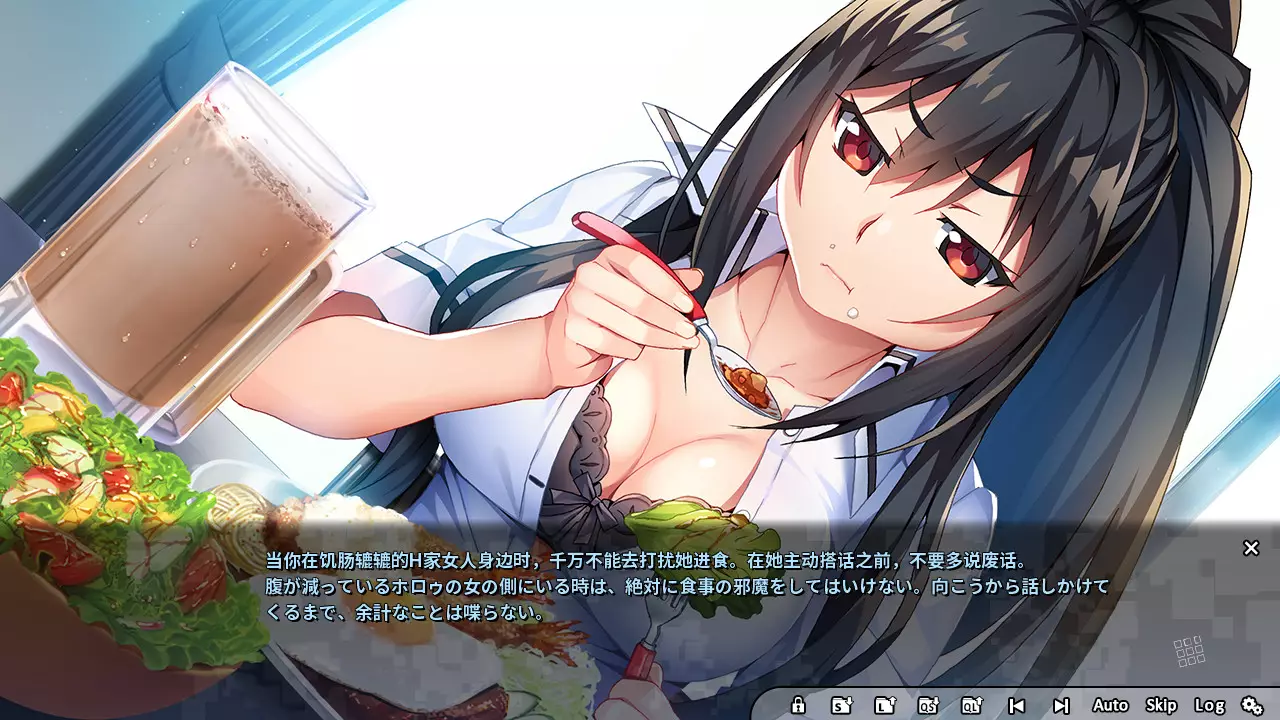This screenshot has width=1280, height=720.
Task: Lock the message window with the padlock icon
Action: [798, 705]
